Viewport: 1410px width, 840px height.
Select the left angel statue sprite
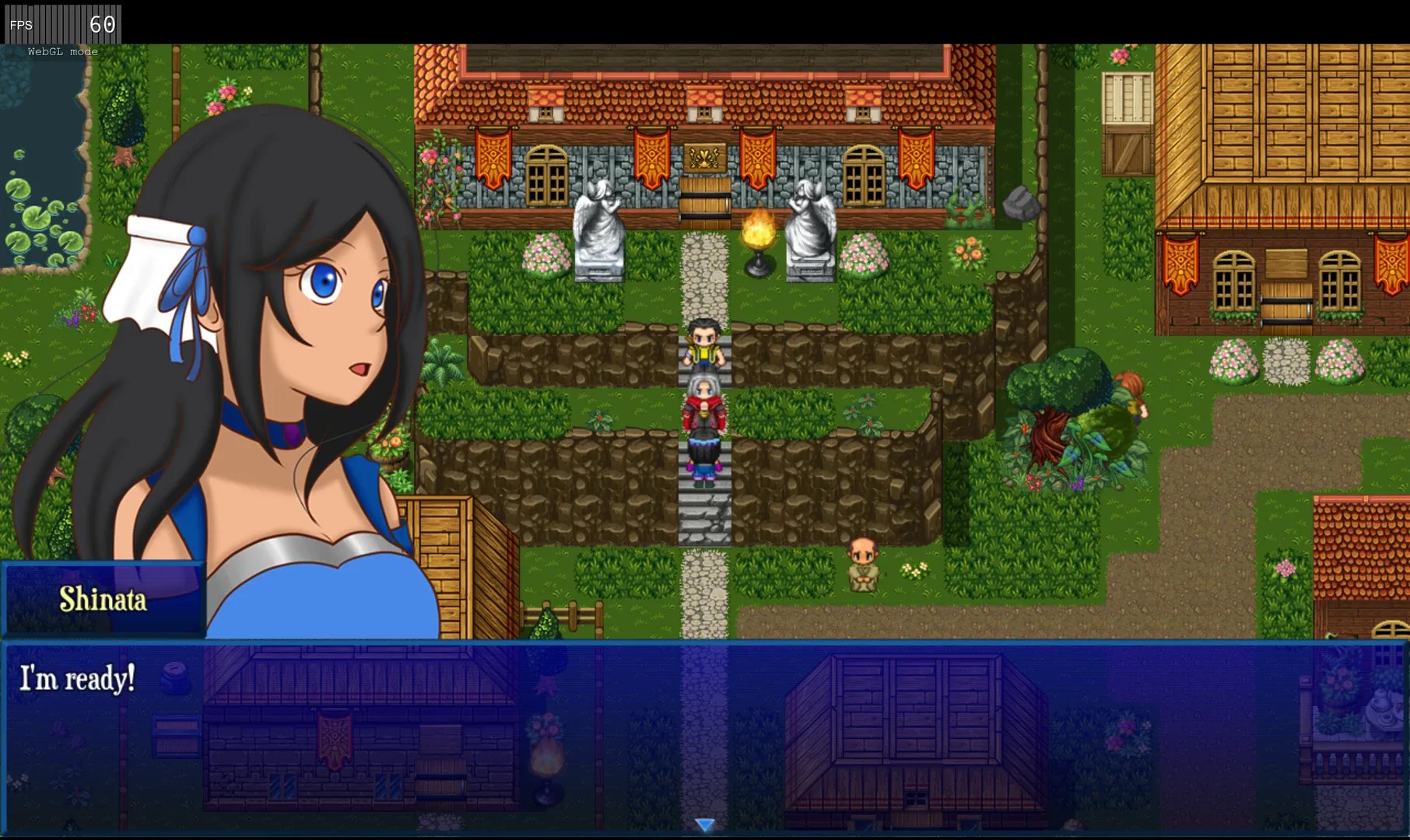(x=599, y=226)
